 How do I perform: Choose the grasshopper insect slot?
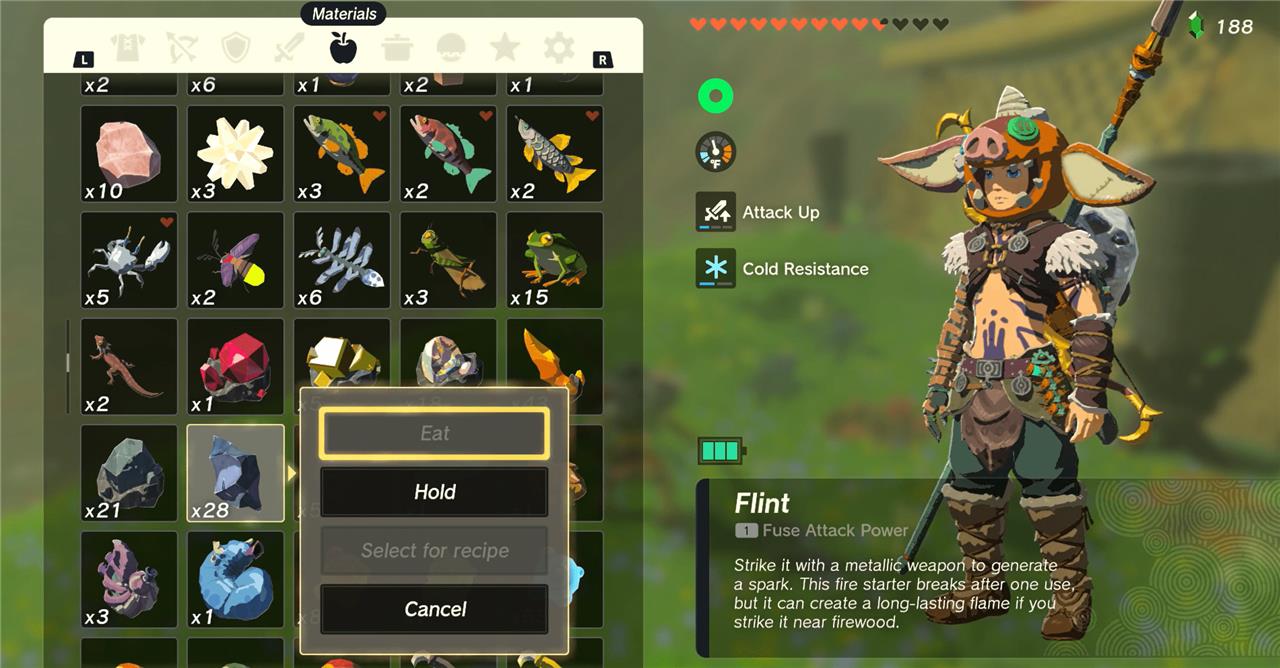click(x=448, y=260)
